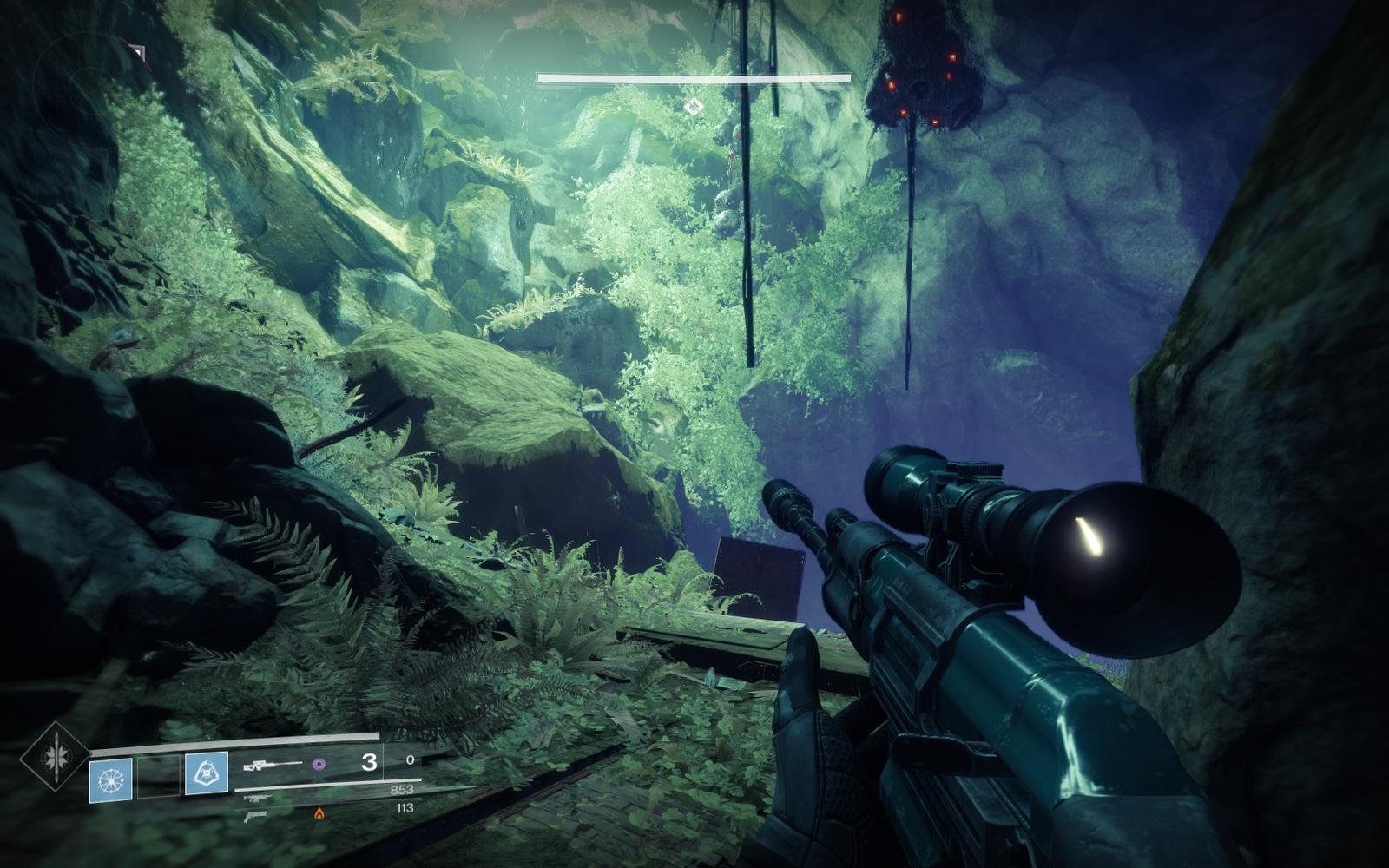Activate the grenade ability icon
Screen dimensions: 1389x868
coord(111,779)
